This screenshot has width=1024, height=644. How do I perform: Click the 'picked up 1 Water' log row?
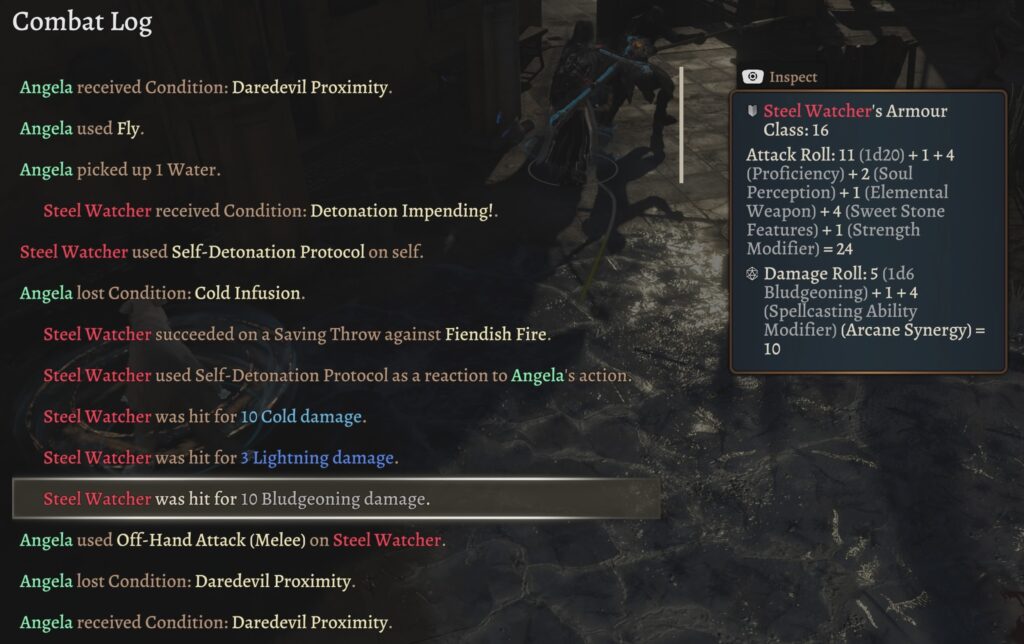[x=120, y=169]
